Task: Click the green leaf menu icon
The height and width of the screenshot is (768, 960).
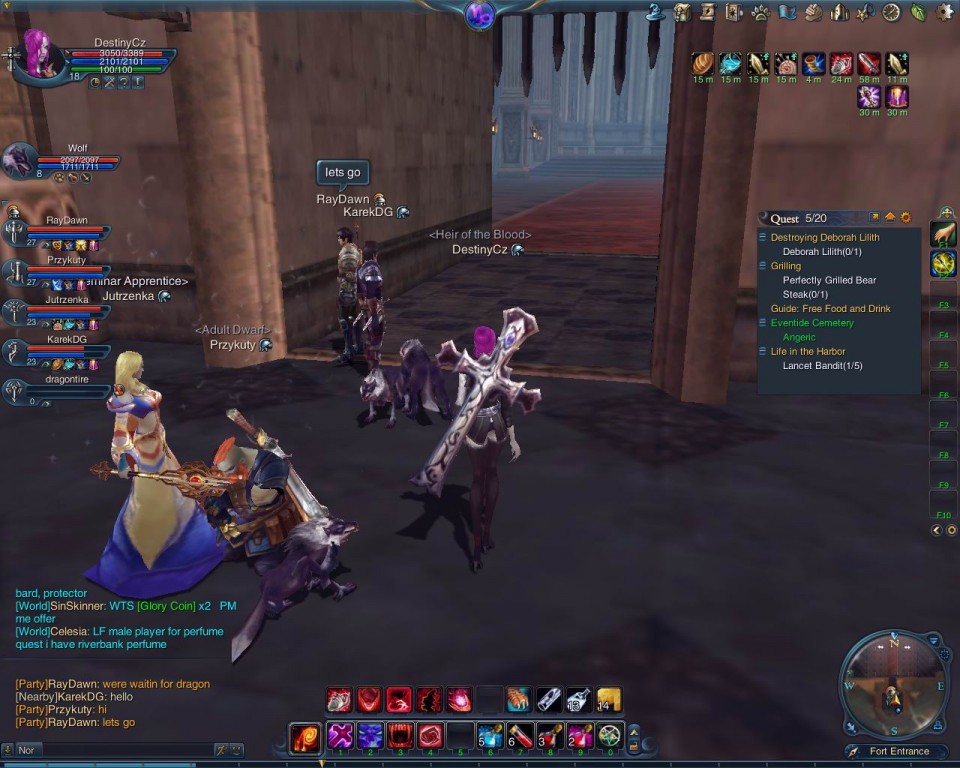Action: click(x=918, y=12)
